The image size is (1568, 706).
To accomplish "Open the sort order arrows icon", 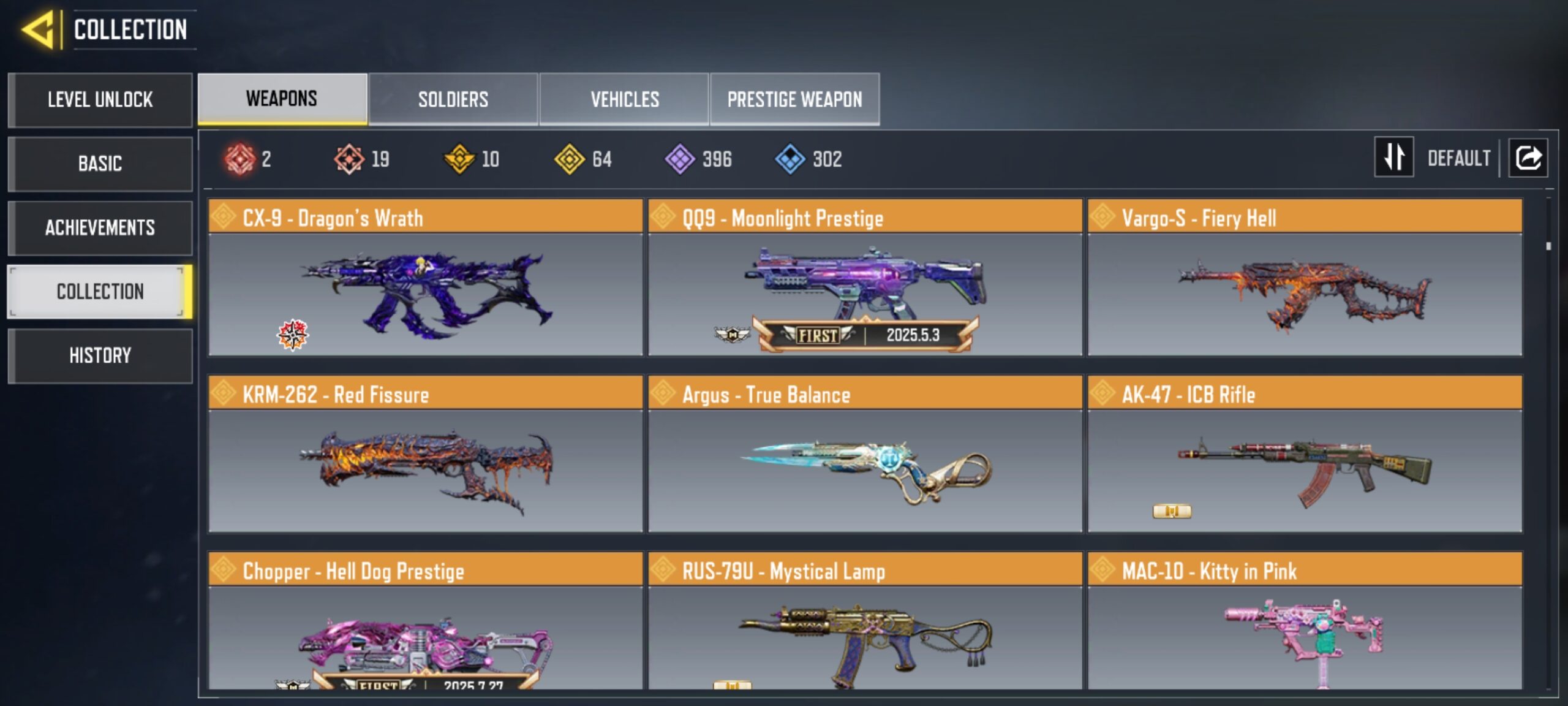I will 1394,158.
